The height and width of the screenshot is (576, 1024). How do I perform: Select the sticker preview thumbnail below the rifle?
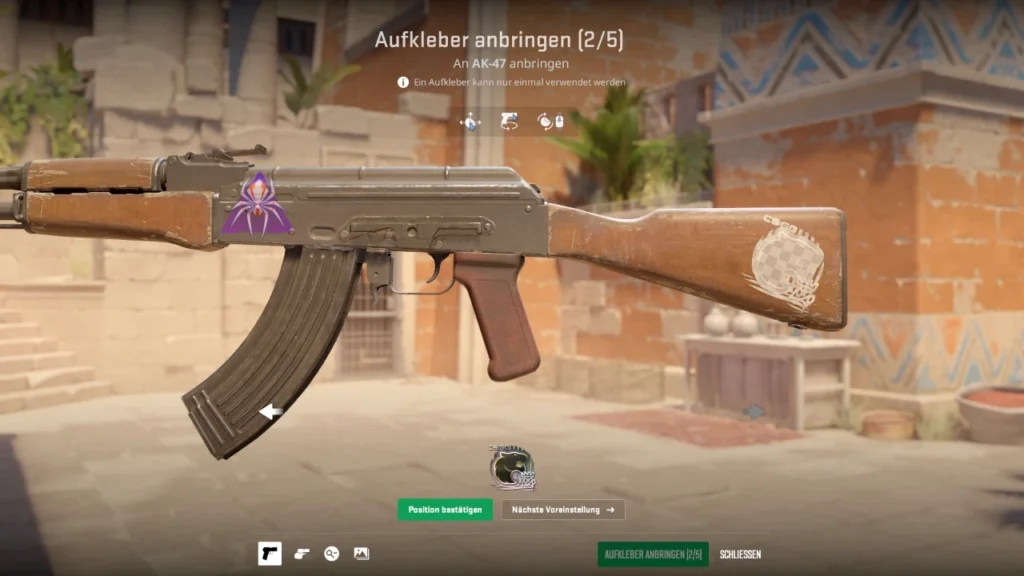click(x=512, y=468)
